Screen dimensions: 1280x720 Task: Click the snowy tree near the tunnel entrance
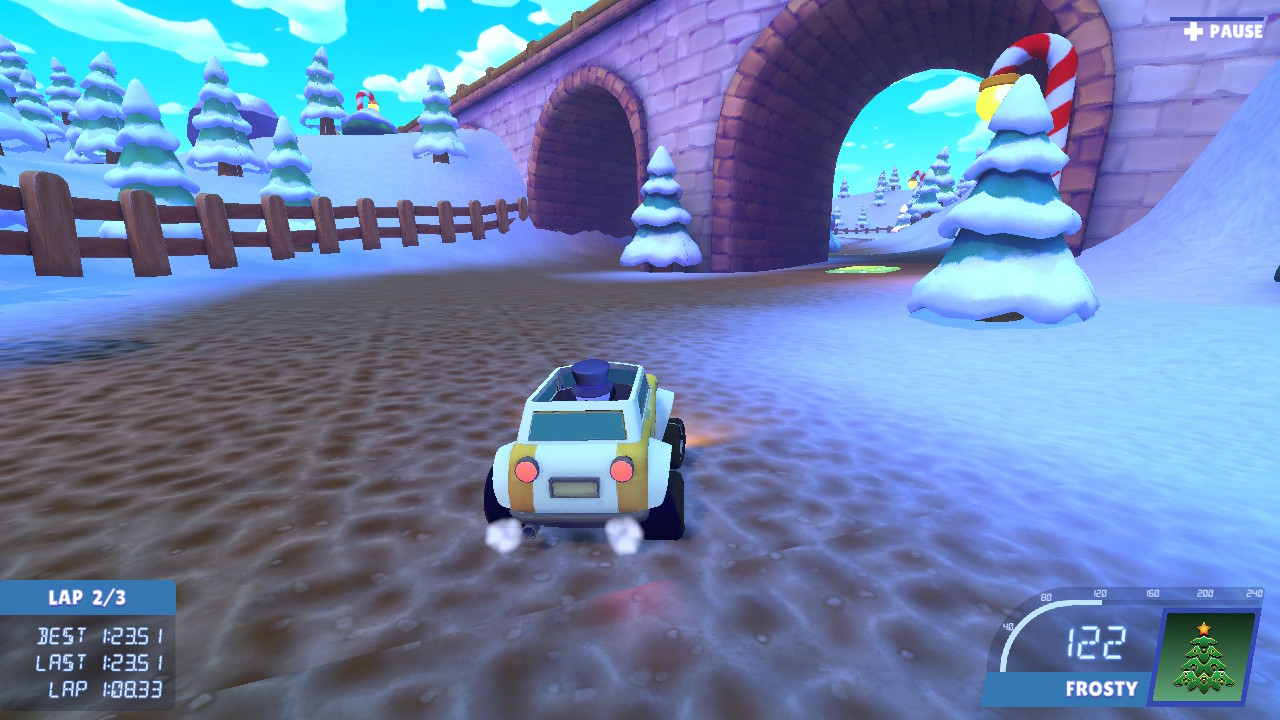pos(663,210)
